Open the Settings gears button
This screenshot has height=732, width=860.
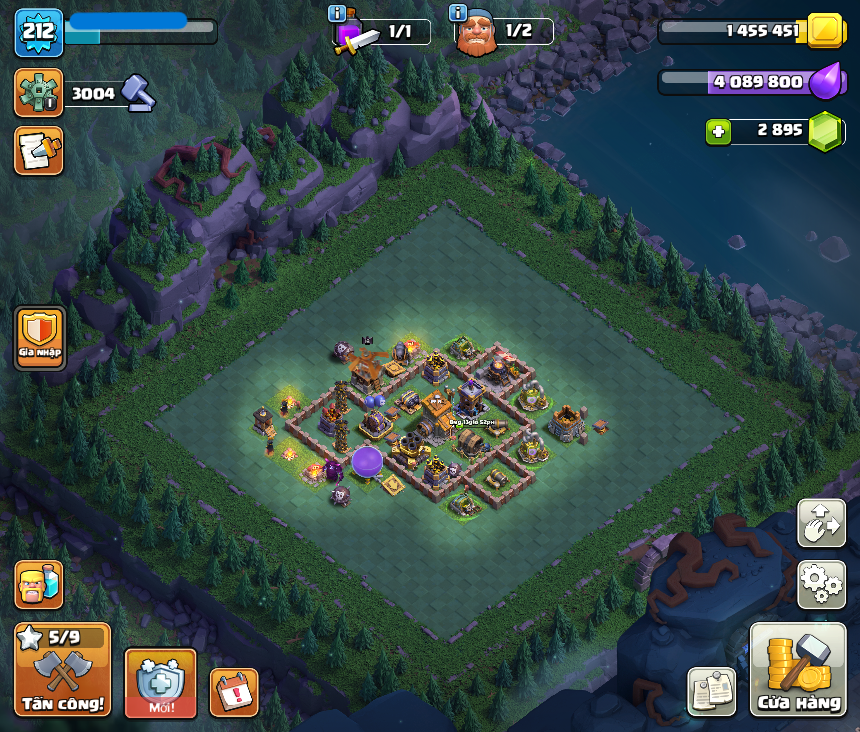(x=821, y=584)
